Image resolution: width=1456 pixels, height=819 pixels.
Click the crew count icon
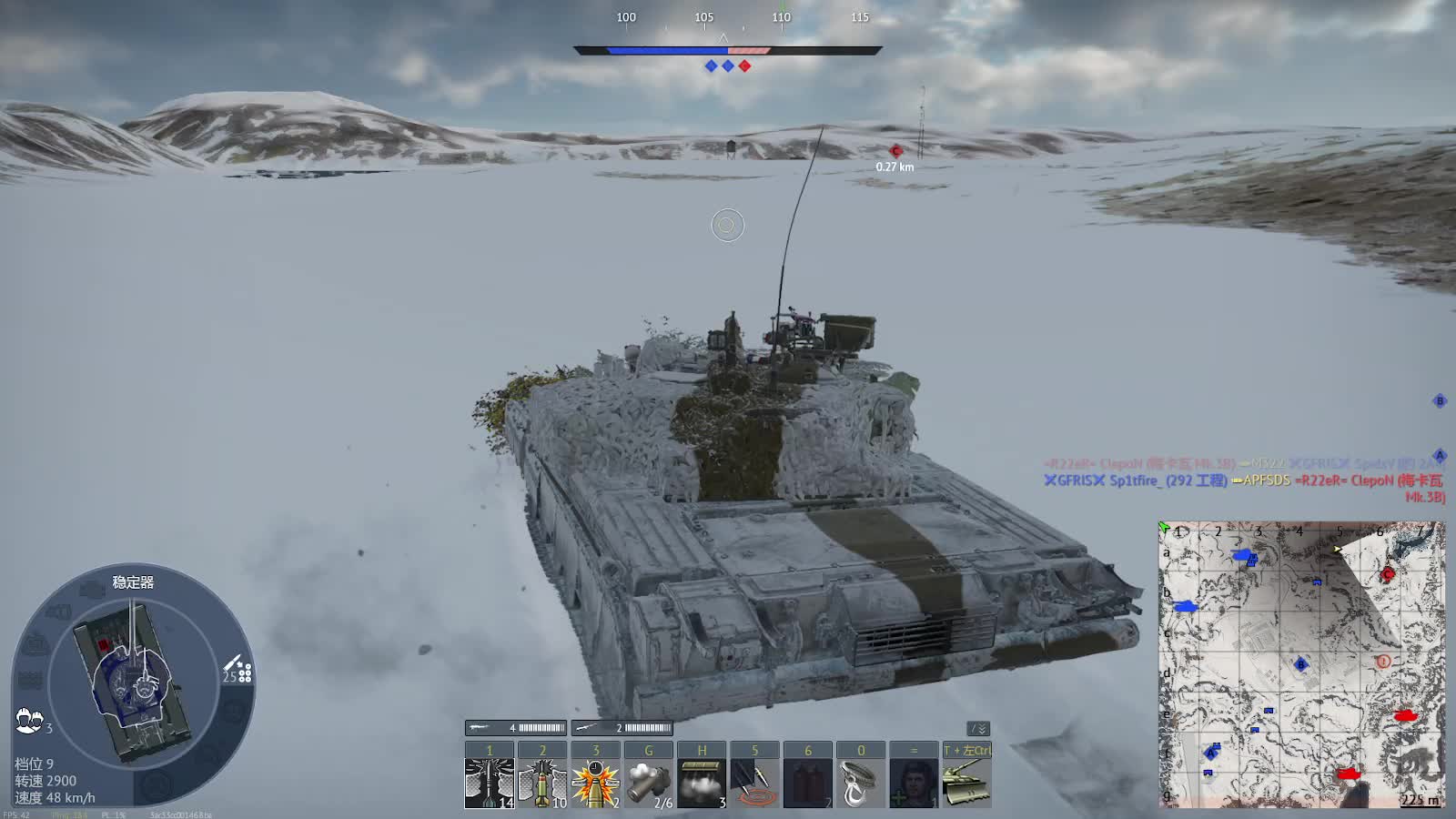29,721
